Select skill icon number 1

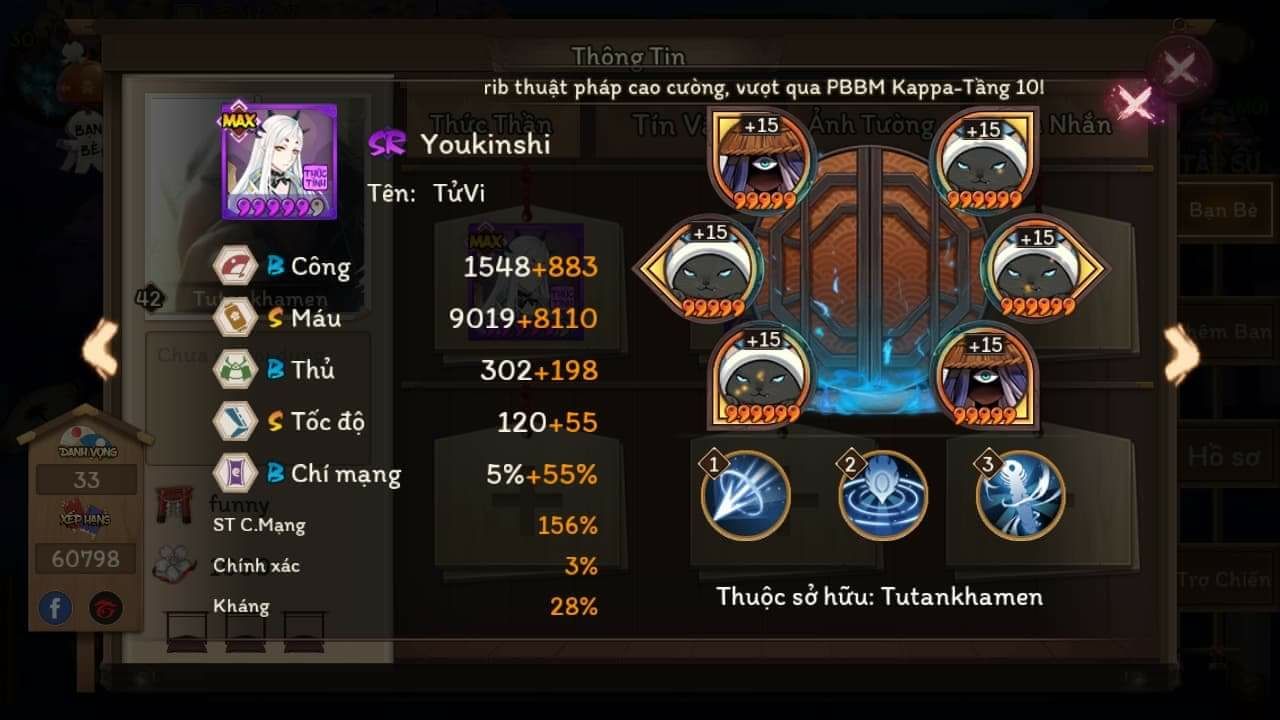point(745,496)
